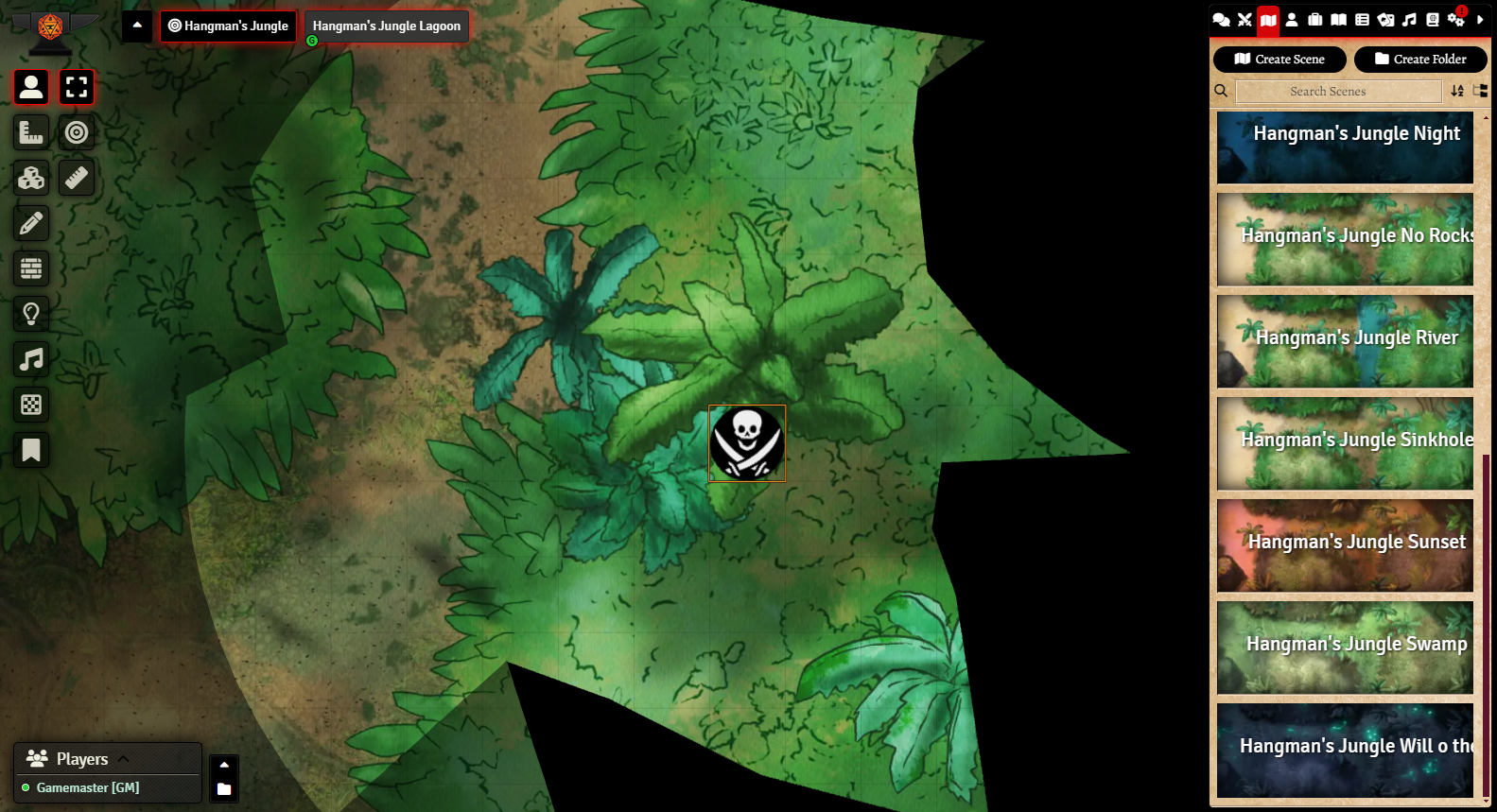Screen dimensions: 1497x812
Task: Open the chat log sidebar tab
Action: [x=1221, y=20]
